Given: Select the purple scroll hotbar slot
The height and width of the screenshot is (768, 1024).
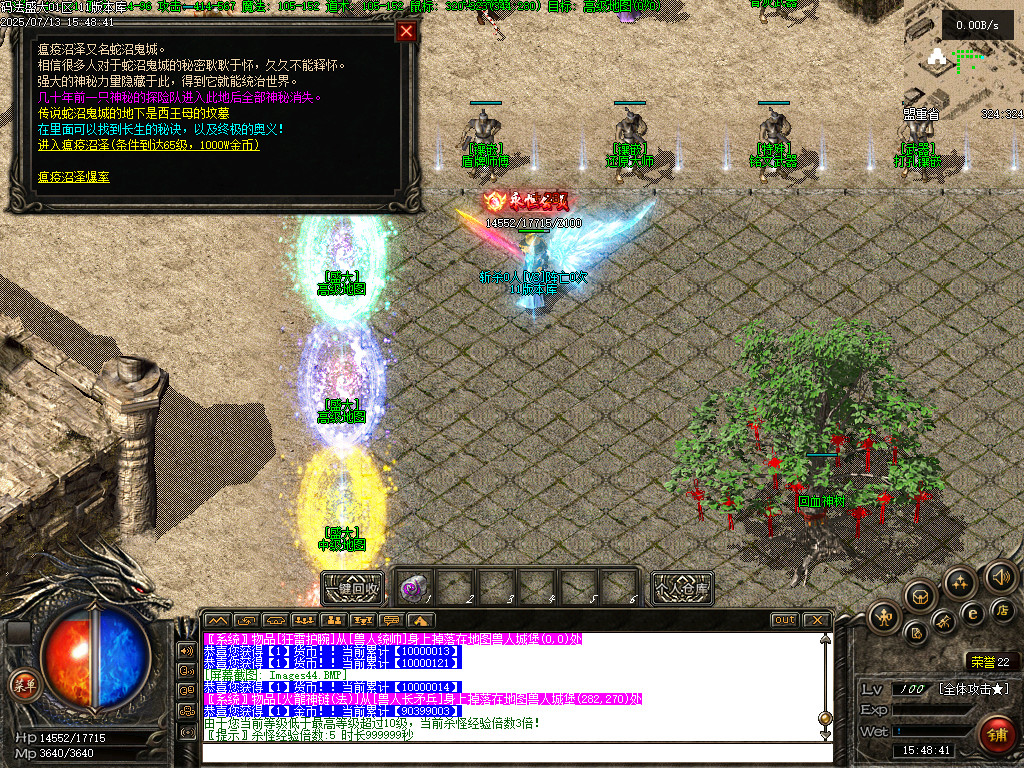Looking at the screenshot, I should point(416,587).
